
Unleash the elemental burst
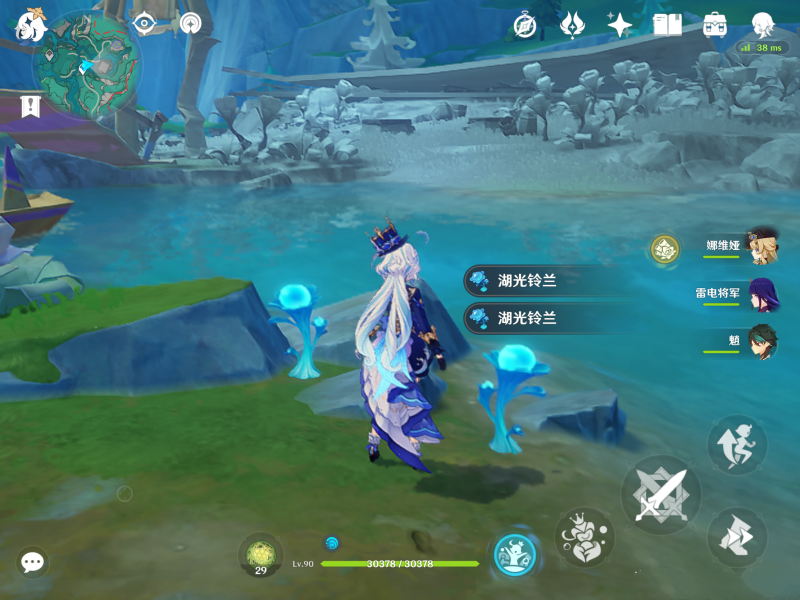[515, 555]
